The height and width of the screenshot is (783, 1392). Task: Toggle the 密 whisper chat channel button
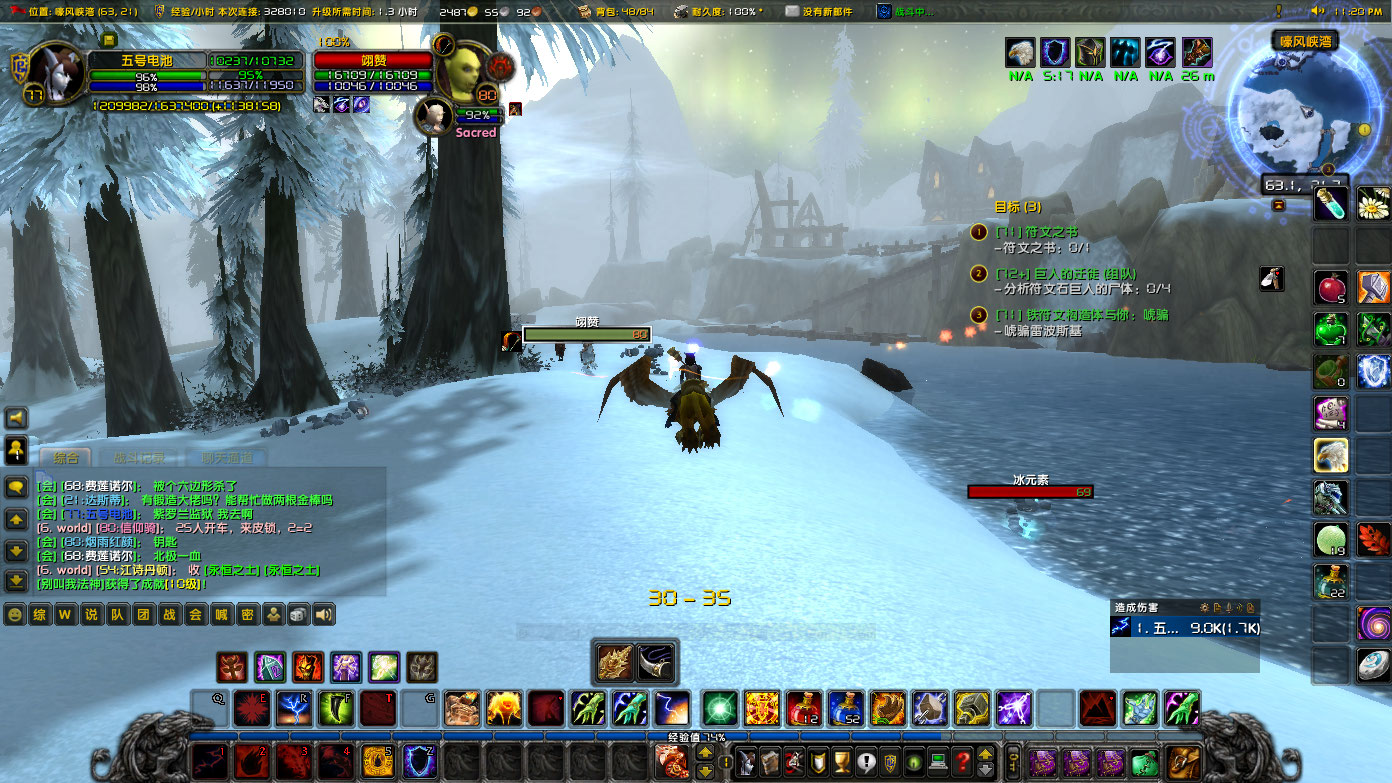click(x=248, y=614)
